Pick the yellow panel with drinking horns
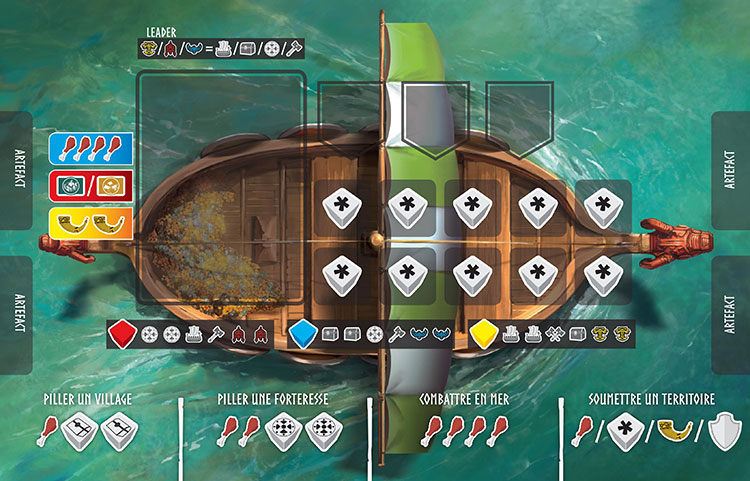Image resolution: width=750 pixels, height=481 pixels. coord(91,222)
